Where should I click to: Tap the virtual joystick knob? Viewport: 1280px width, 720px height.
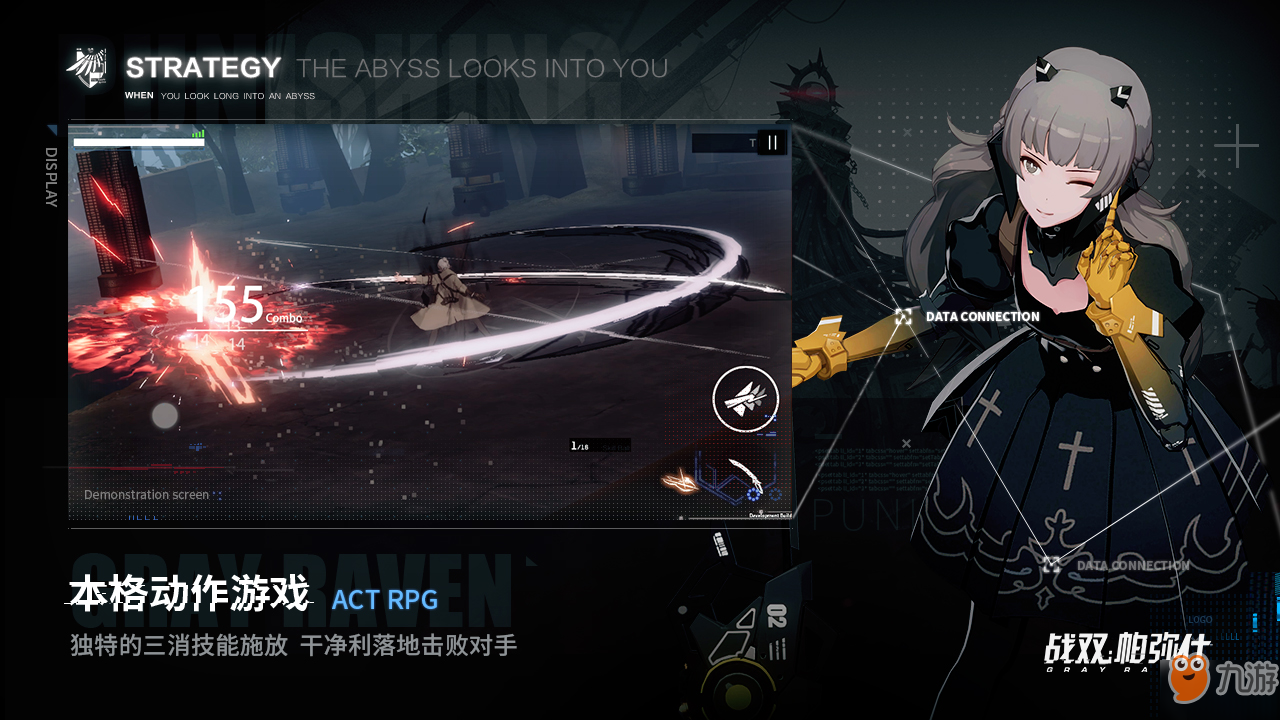click(165, 415)
